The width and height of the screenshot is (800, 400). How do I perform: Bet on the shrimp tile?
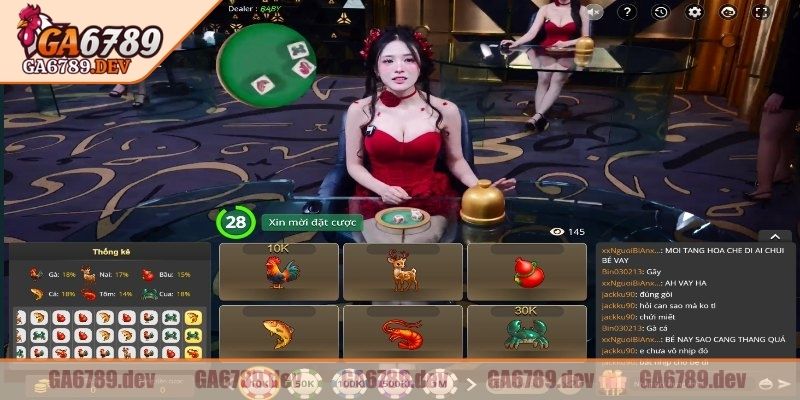[402, 332]
